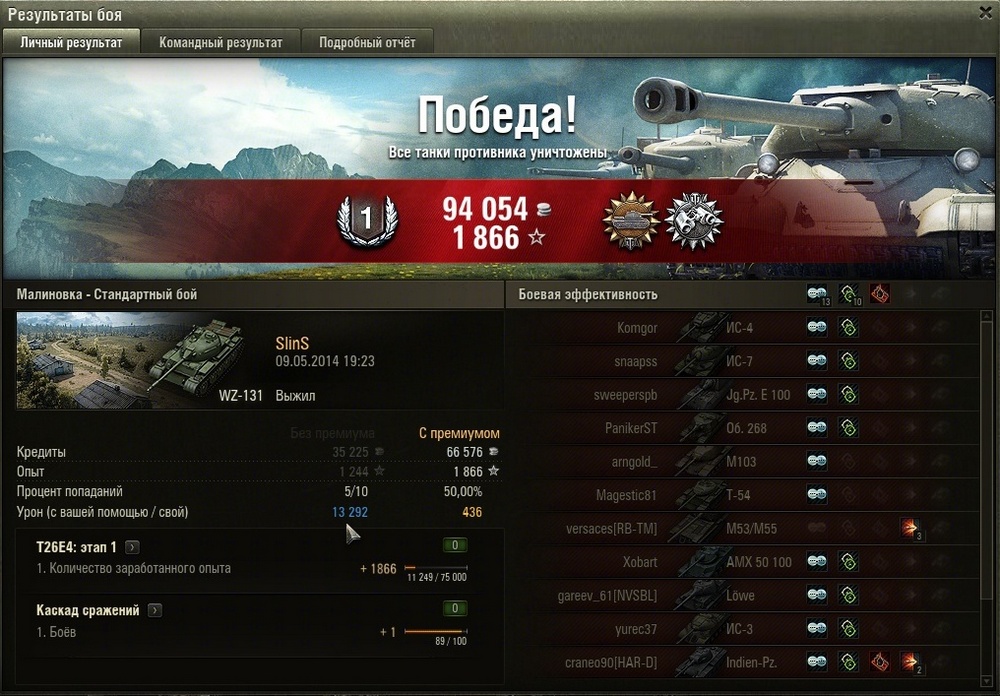1000x696 pixels.
Task: Select the Личный результат tab
Action: coord(71,43)
